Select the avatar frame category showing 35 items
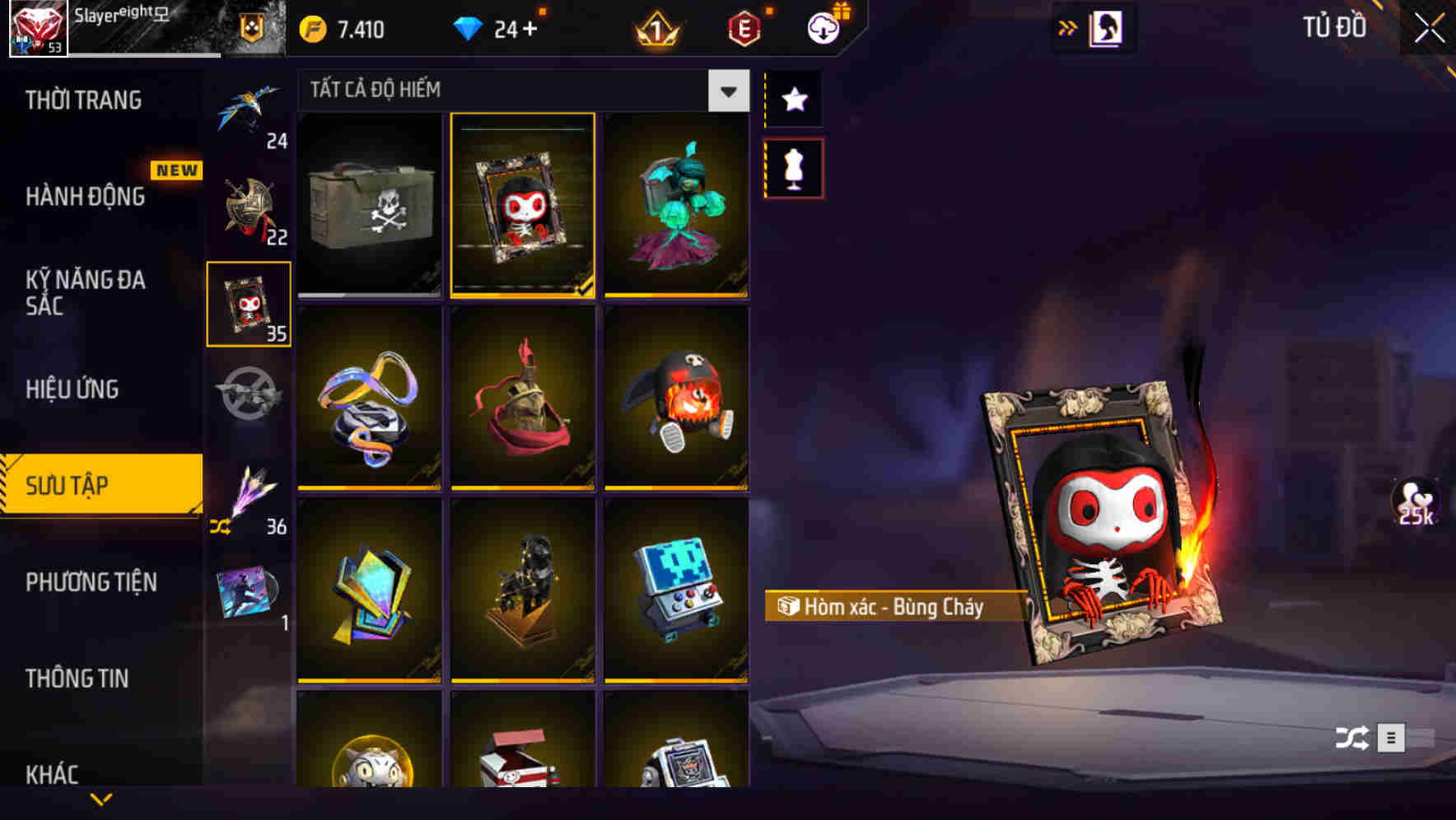1456x820 pixels. 250,305
